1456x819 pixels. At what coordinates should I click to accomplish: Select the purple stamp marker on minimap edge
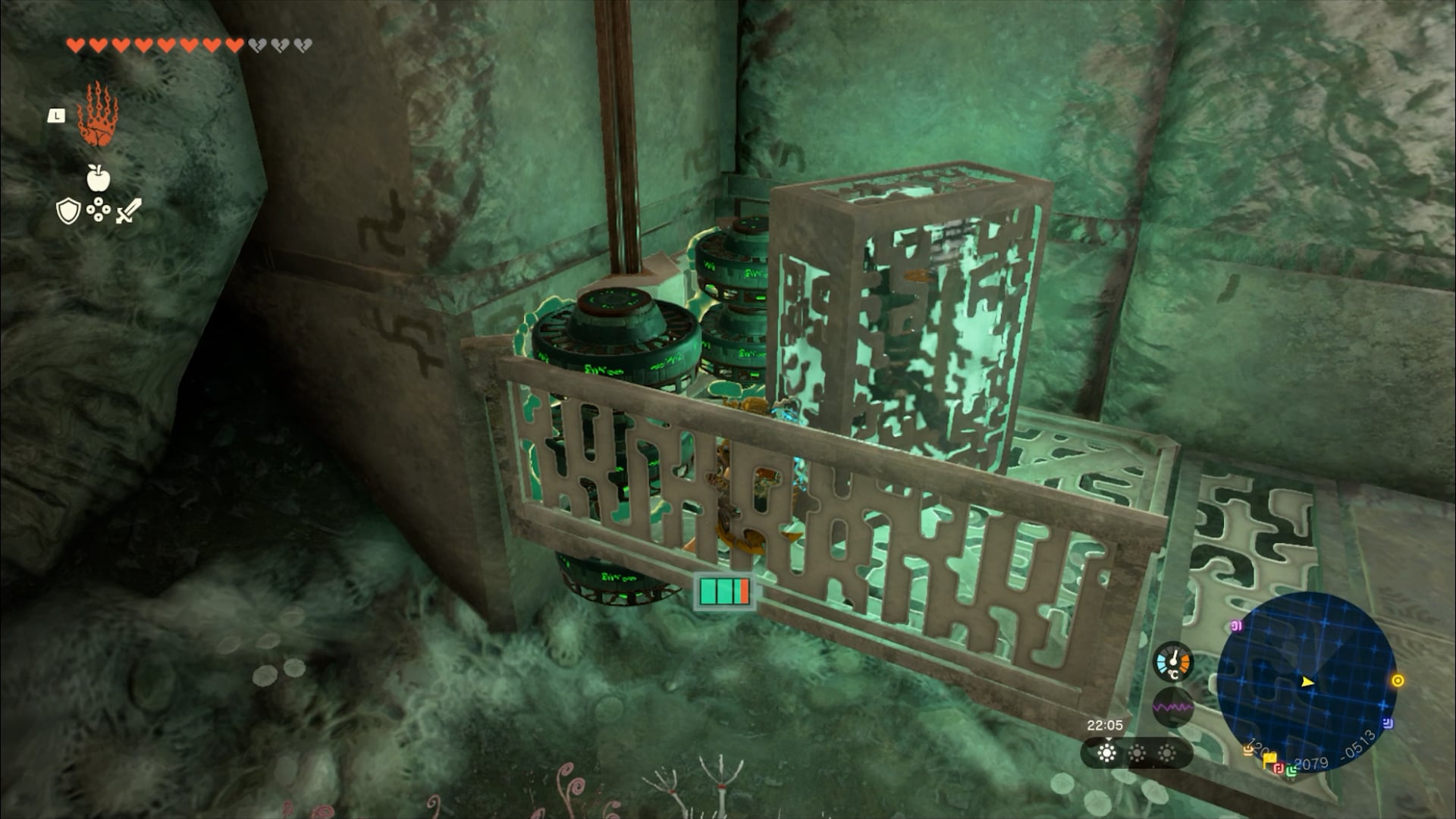point(1236,626)
